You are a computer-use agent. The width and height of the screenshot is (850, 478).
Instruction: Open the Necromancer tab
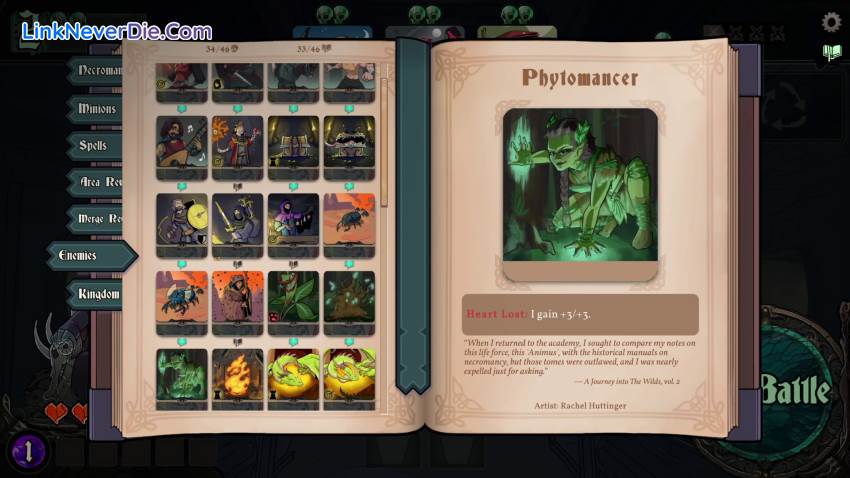pyautogui.click(x=98, y=71)
